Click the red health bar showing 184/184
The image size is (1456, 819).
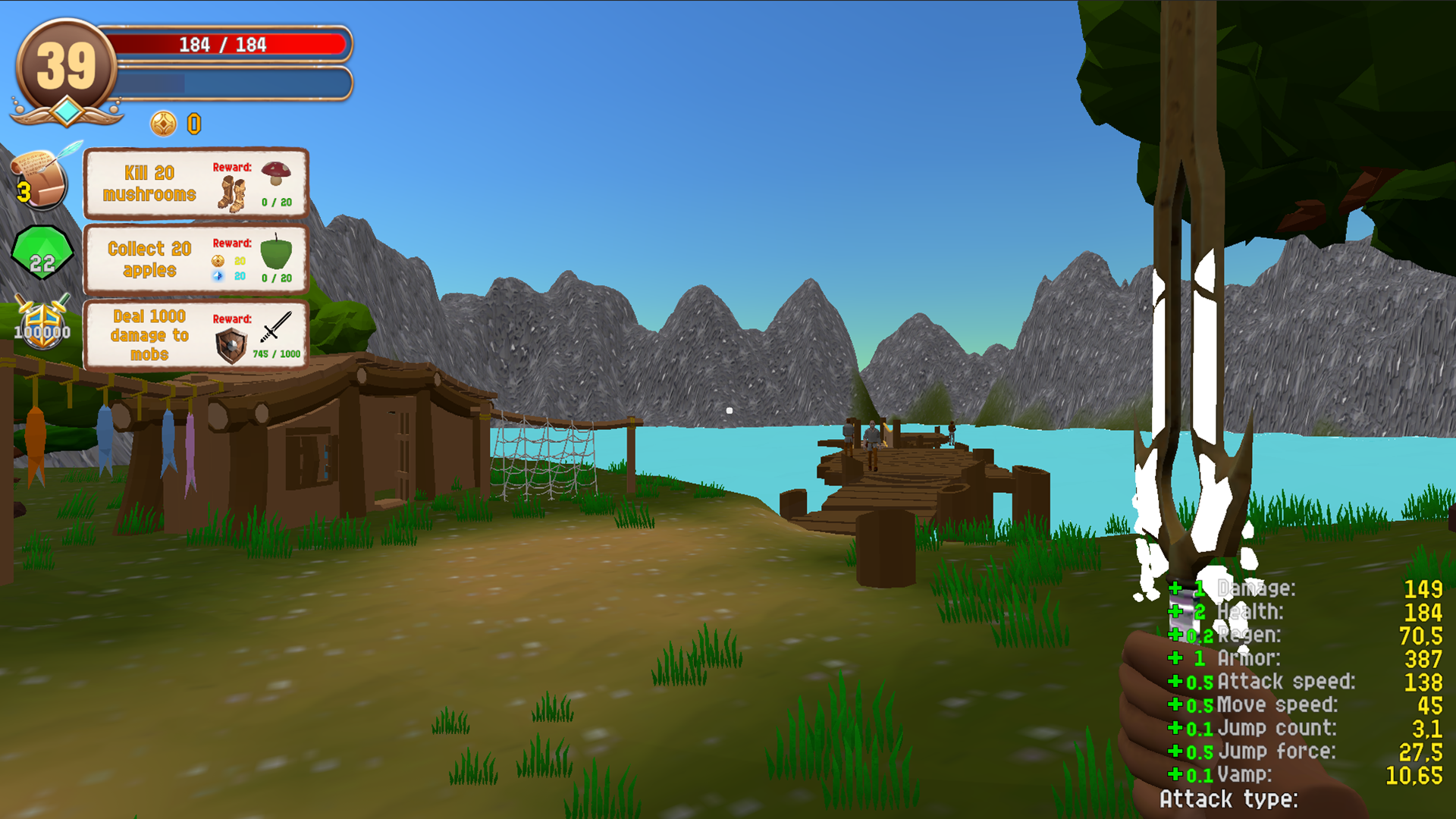(227, 45)
